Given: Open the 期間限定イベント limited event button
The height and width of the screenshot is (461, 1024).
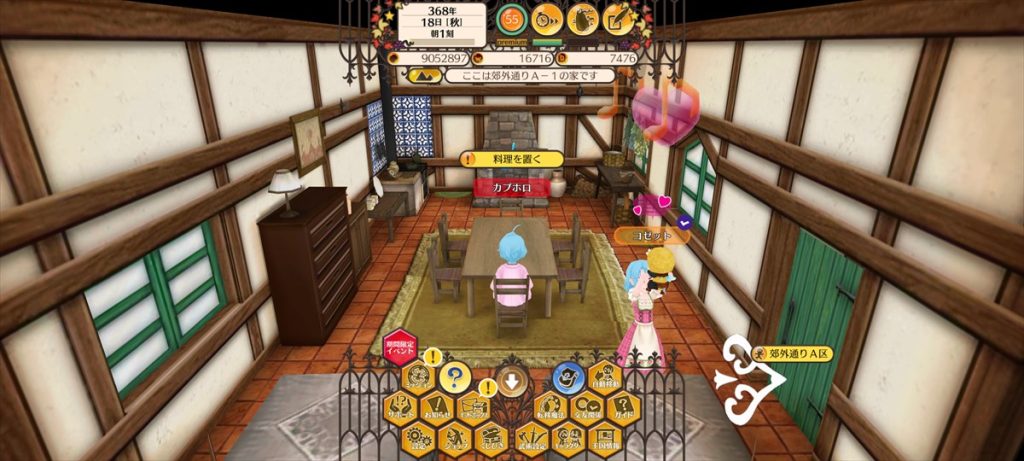Looking at the screenshot, I should pos(400,348).
